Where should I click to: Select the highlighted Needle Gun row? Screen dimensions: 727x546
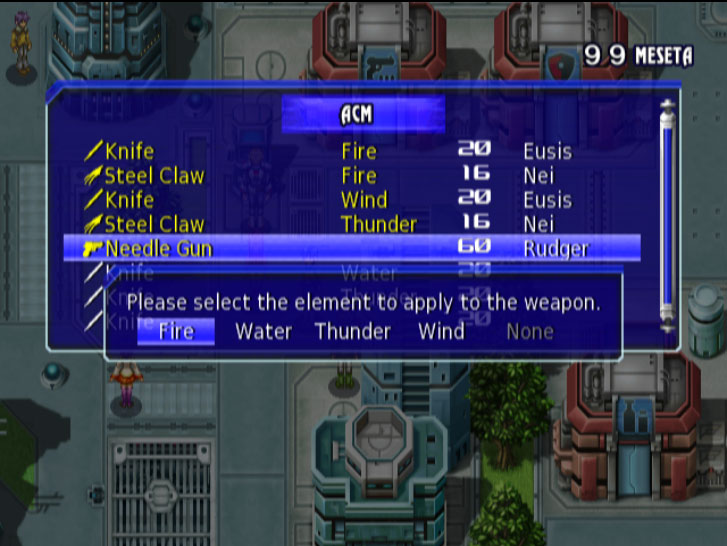pos(350,248)
